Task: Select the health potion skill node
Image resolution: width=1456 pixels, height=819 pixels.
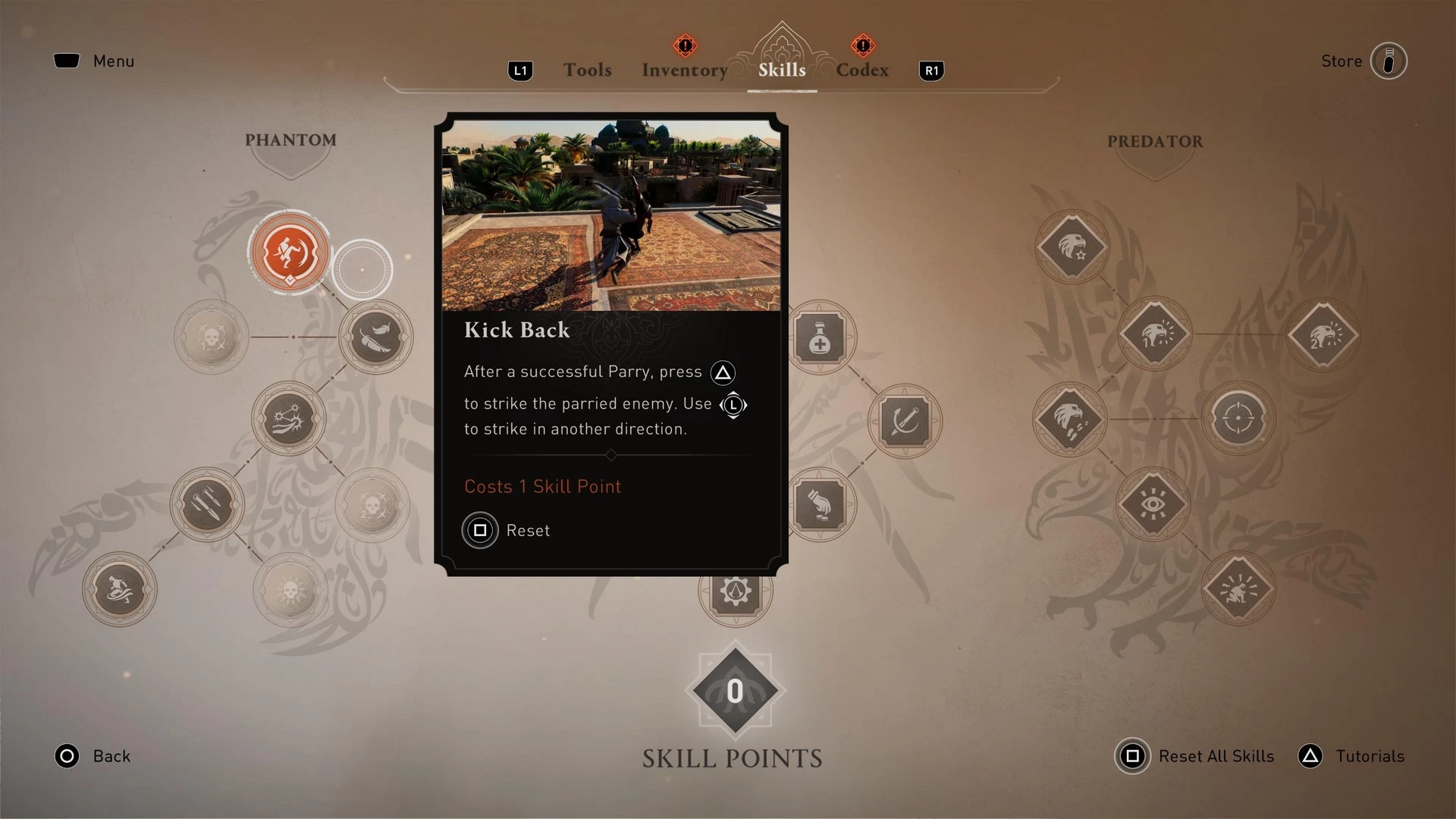Action: pos(820,337)
